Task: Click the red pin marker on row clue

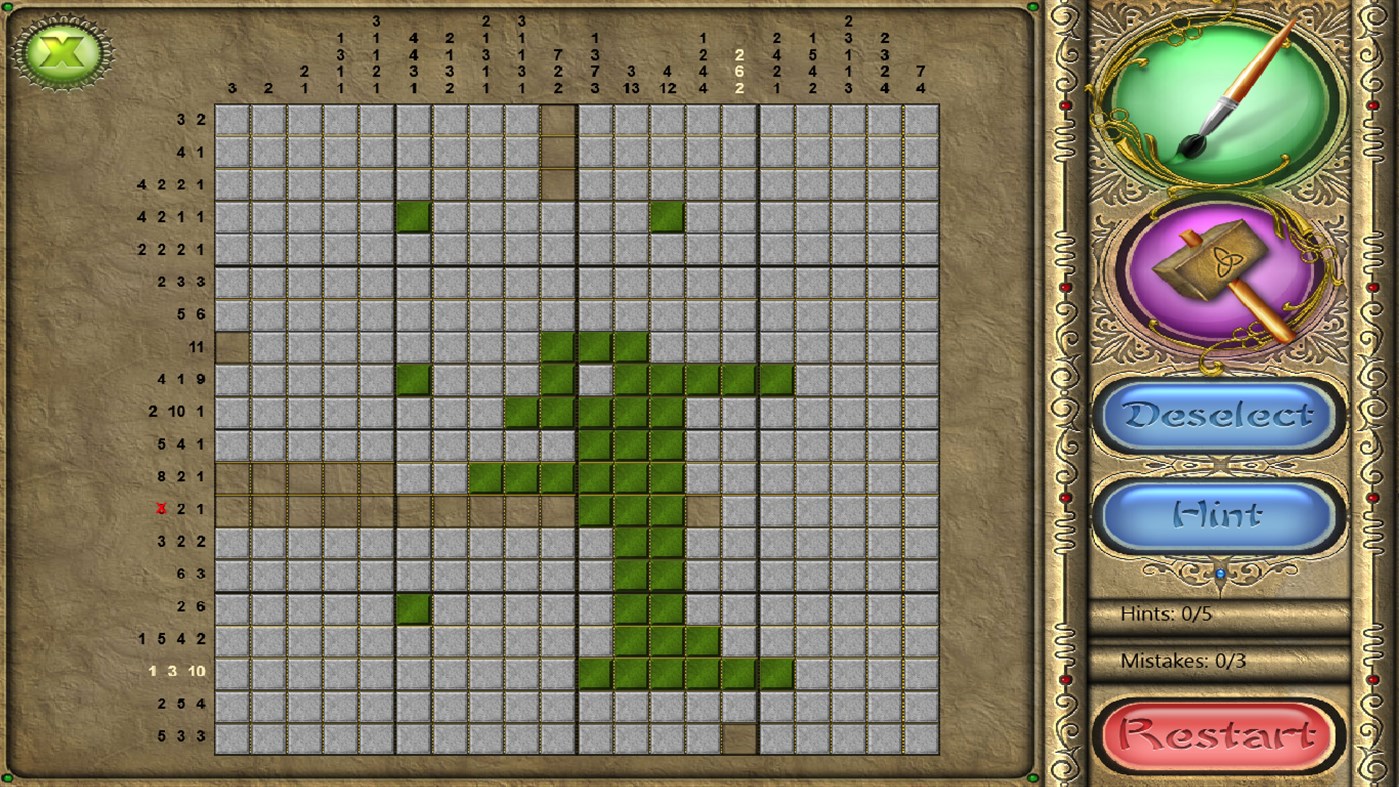Action: tap(162, 508)
